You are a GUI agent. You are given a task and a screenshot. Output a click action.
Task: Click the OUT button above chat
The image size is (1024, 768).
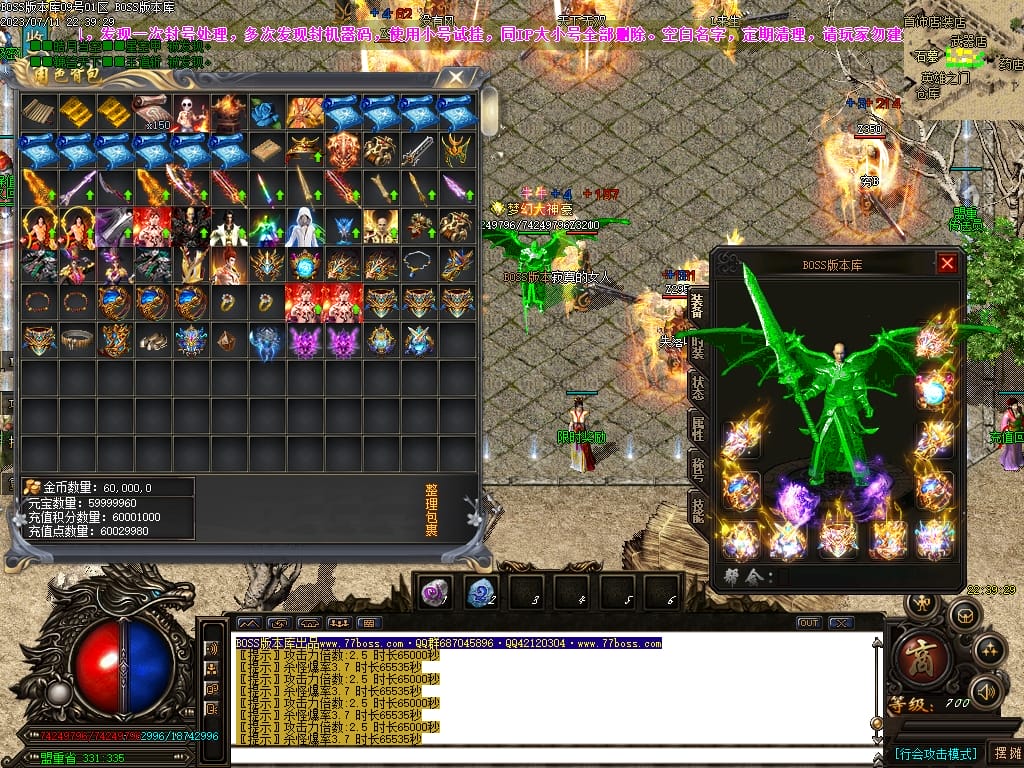click(809, 623)
